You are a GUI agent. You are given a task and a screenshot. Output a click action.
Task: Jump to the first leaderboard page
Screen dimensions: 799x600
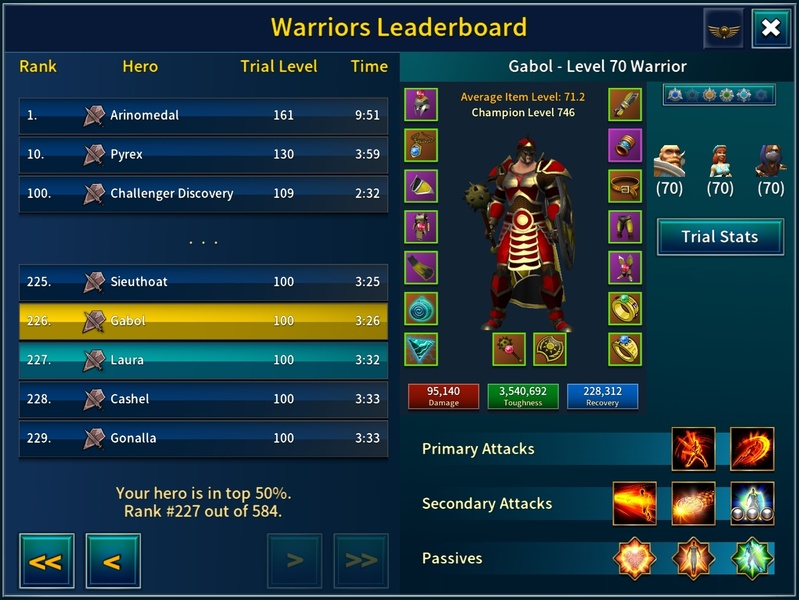click(x=46, y=561)
